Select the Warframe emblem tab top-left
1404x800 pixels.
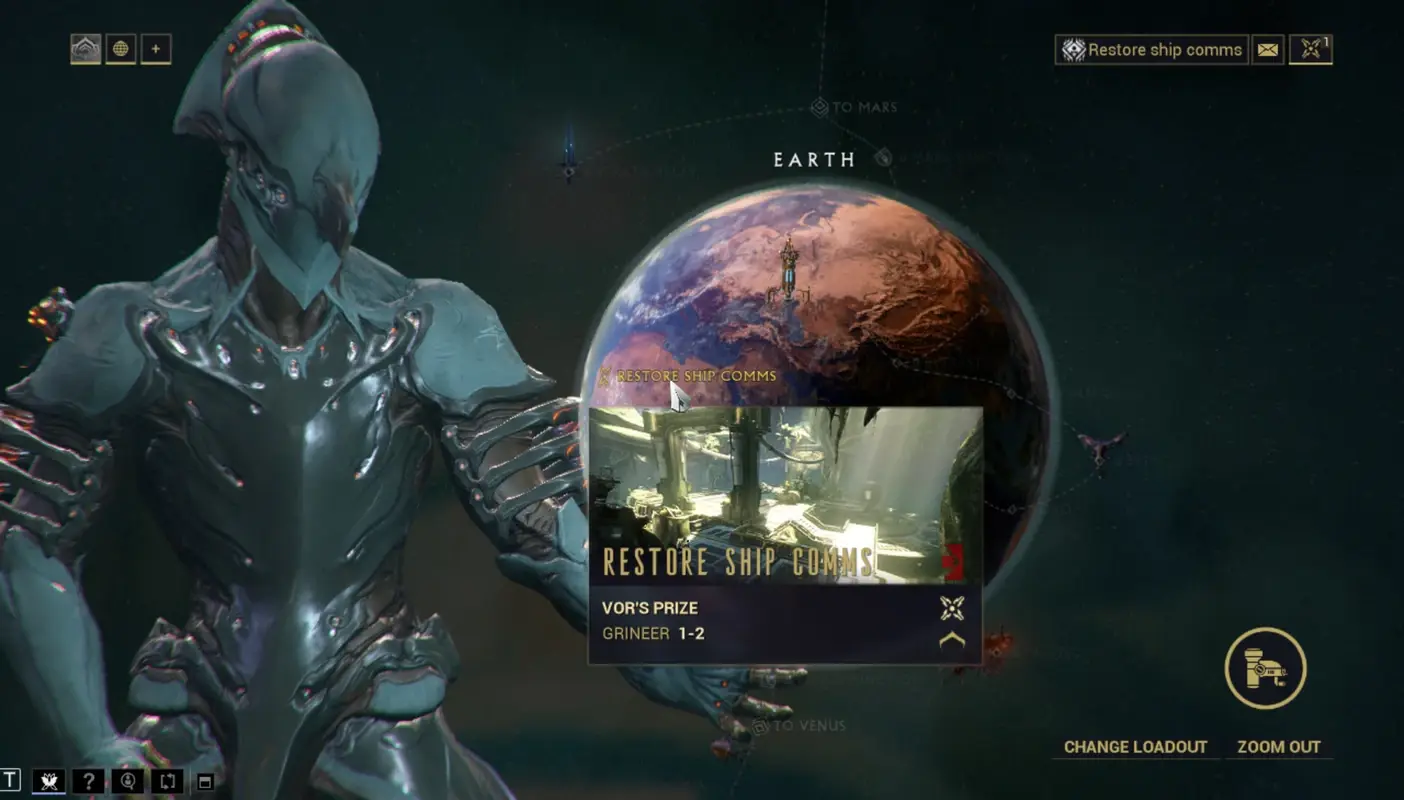[88, 49]
